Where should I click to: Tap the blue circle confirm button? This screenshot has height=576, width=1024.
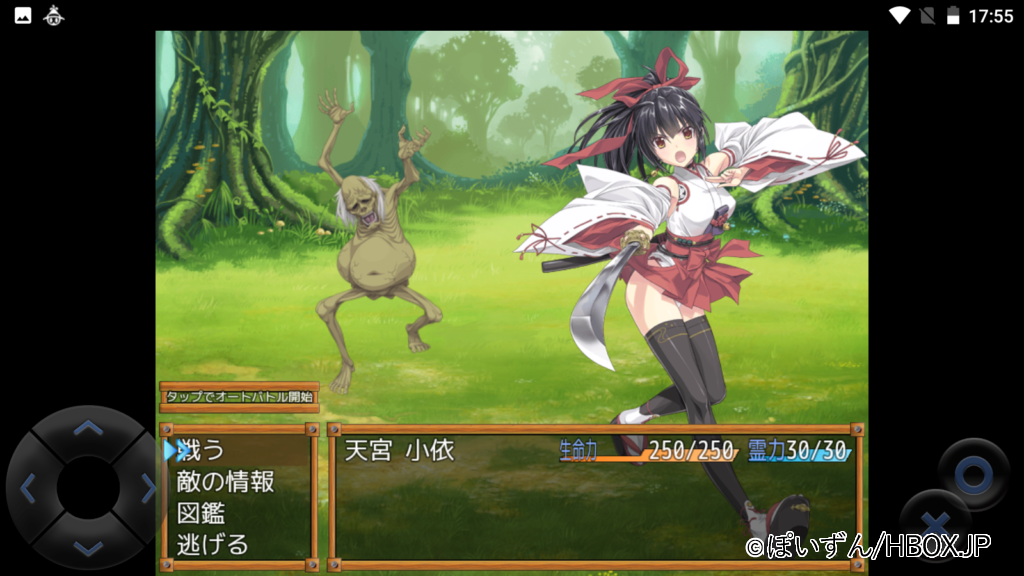972,474
